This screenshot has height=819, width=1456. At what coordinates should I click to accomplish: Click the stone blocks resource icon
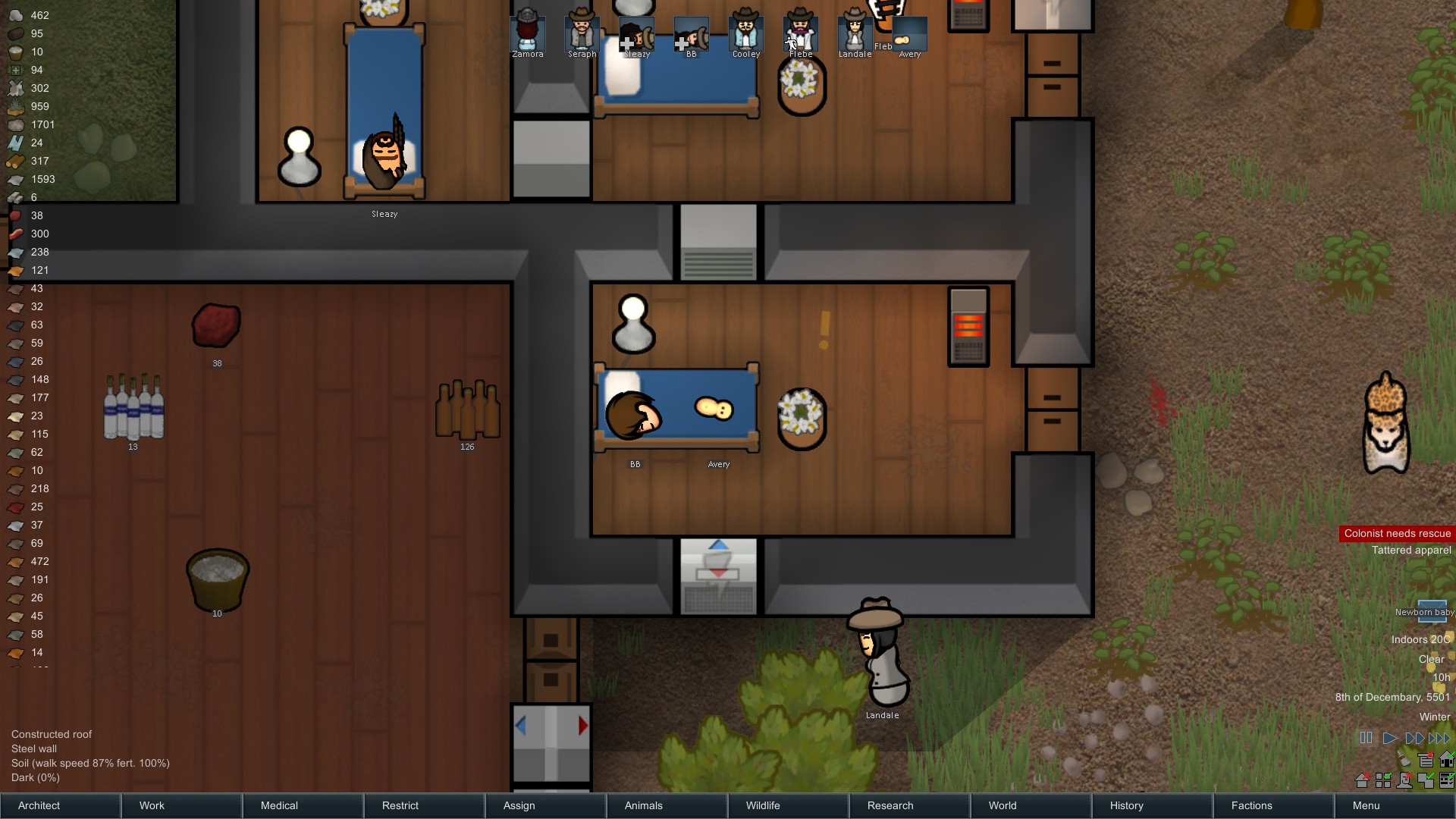click(16, 197)
